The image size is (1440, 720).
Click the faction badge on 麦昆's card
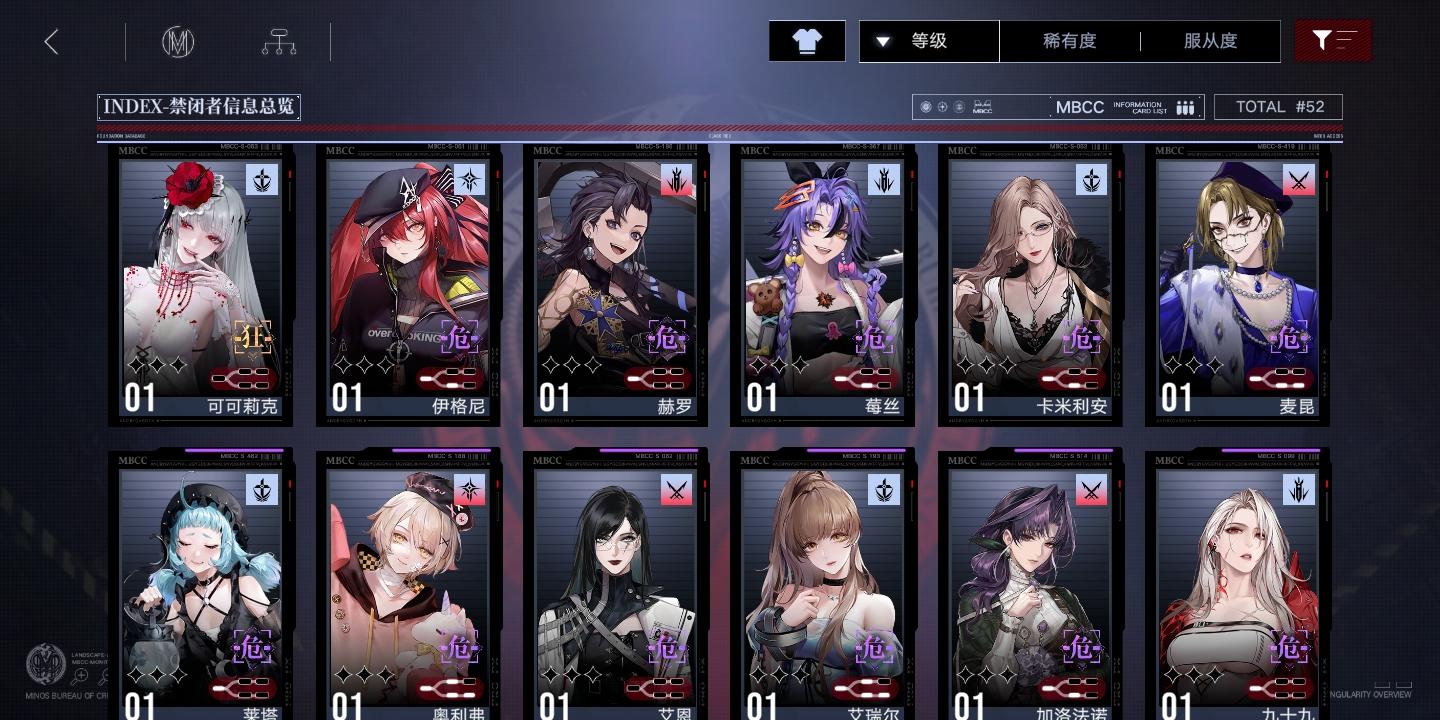pos(1298,181)
